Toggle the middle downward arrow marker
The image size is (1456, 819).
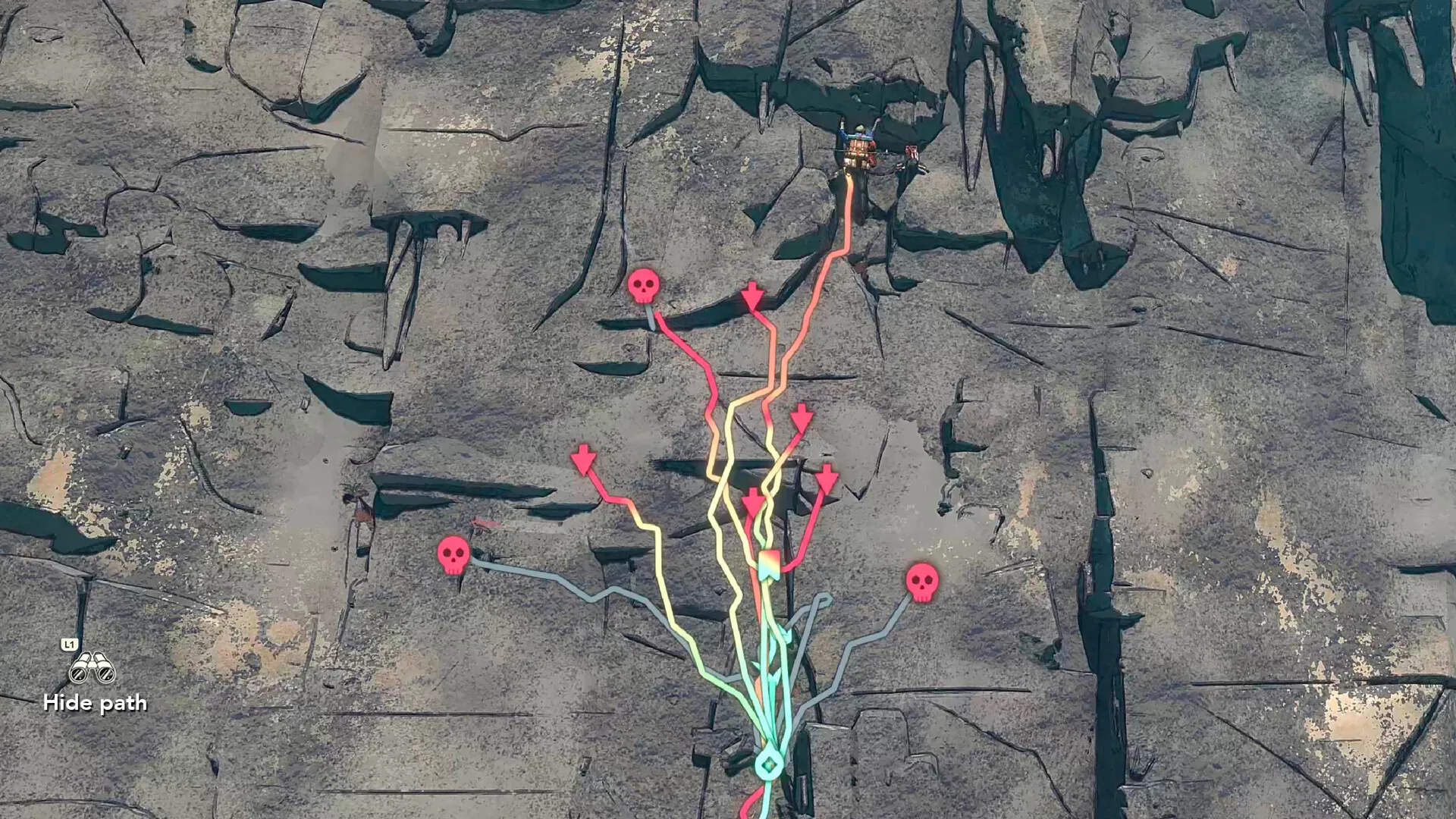pos(802,417)
